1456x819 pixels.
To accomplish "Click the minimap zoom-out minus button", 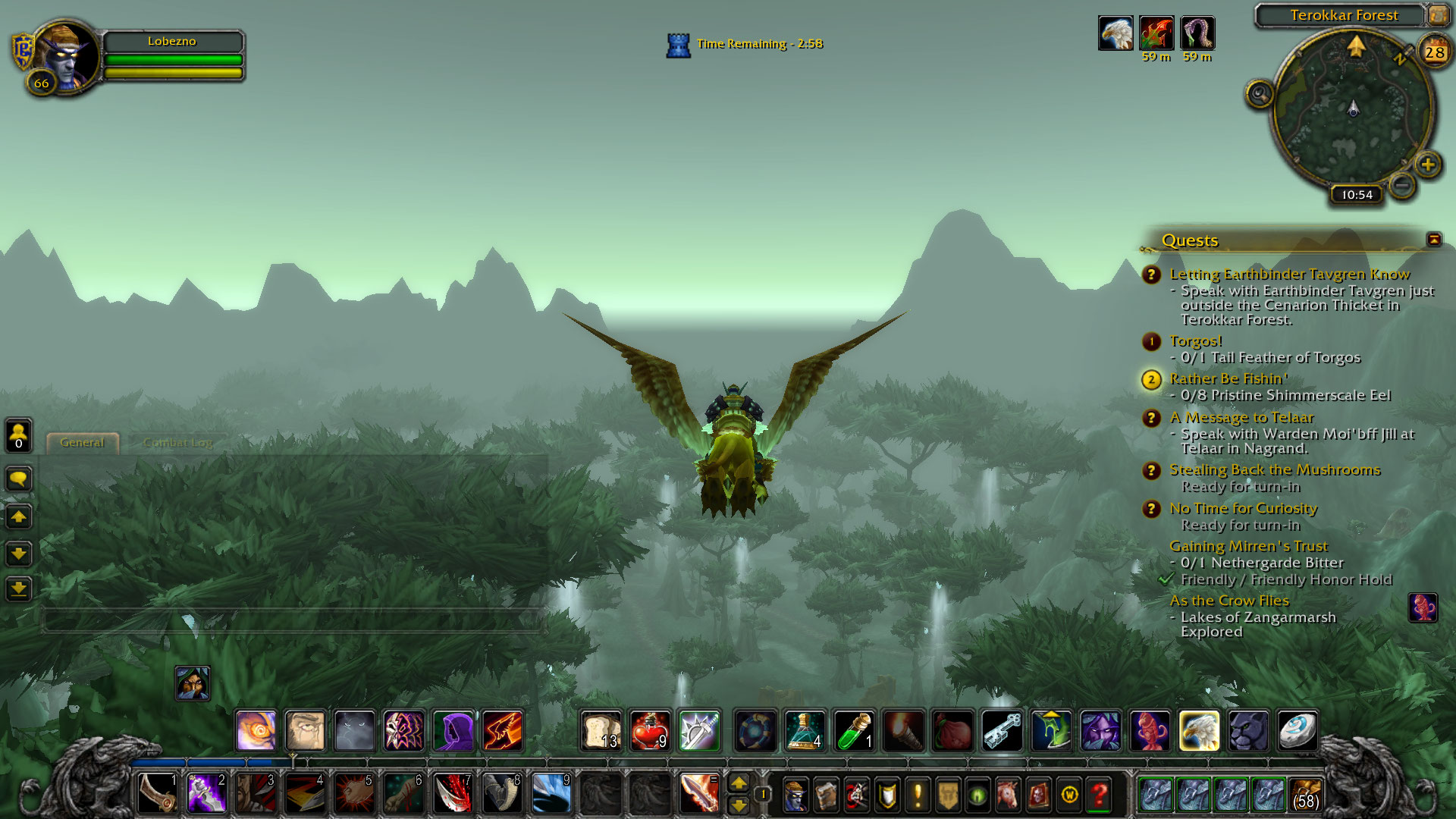I will point(1402,184).
